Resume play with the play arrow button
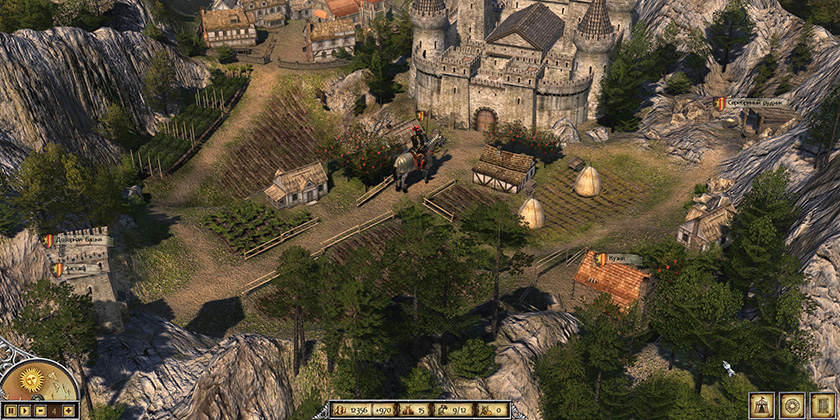Screen dimensions: 840x420 tap(24, 410)
